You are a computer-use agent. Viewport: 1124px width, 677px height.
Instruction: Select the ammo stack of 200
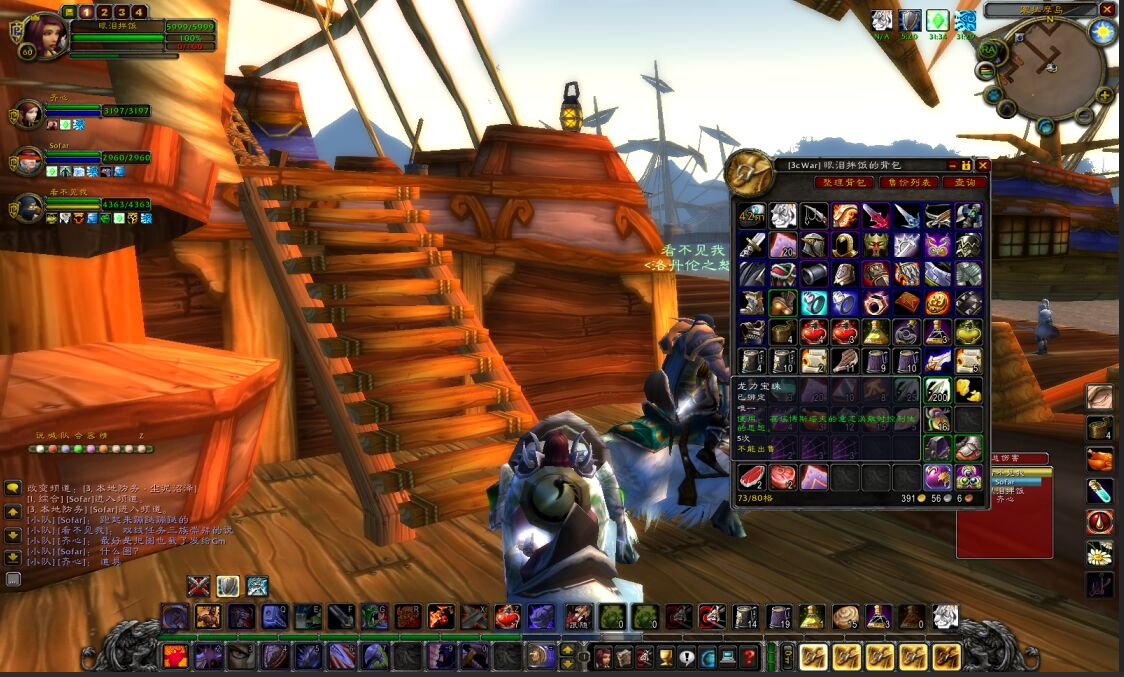[x=938, y=390]
